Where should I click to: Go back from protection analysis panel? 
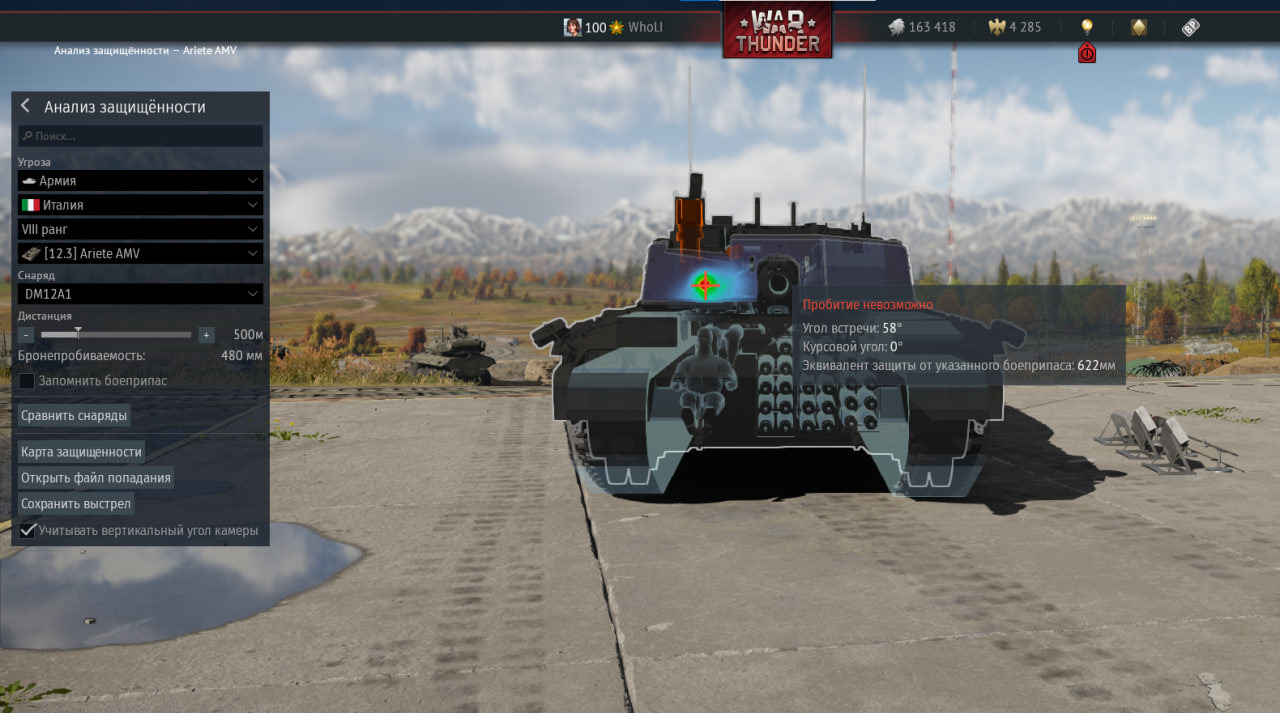coord(25,107)
